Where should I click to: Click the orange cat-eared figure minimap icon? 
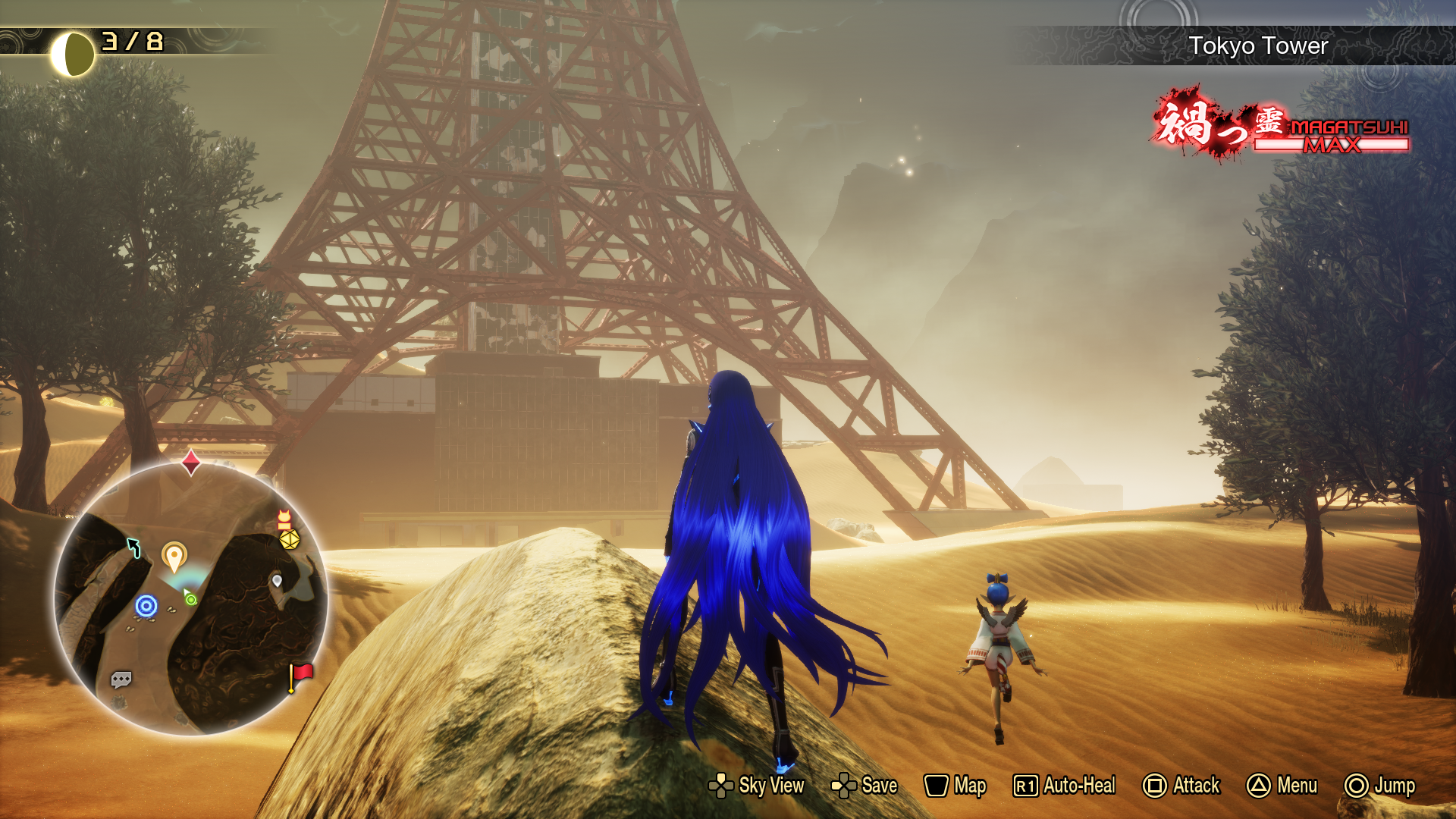(x=284, y=519)
